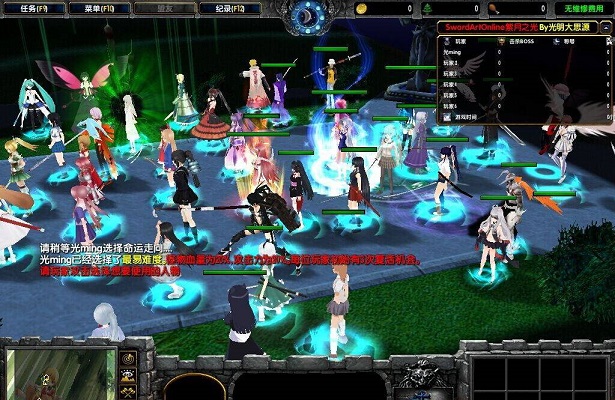This screenshot has height=400, width=615.
Task: Toggle the minimap terrain display button
Action: tap(128, 377)
